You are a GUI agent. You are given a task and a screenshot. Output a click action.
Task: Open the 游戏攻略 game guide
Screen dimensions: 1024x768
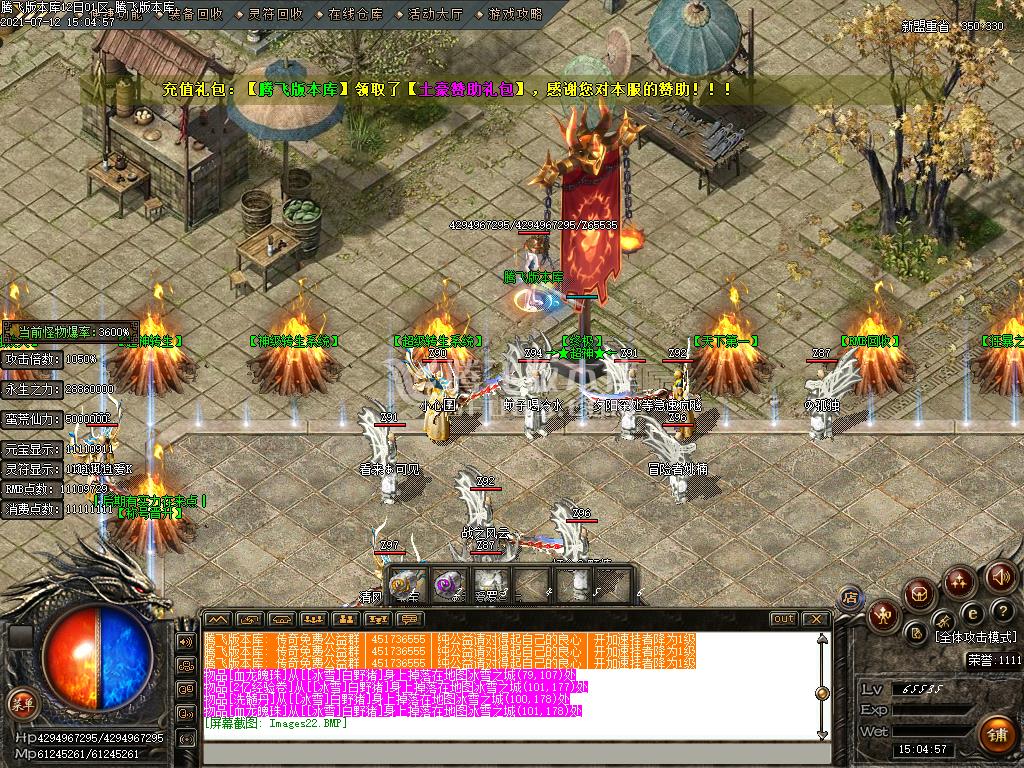coord(515,15)
